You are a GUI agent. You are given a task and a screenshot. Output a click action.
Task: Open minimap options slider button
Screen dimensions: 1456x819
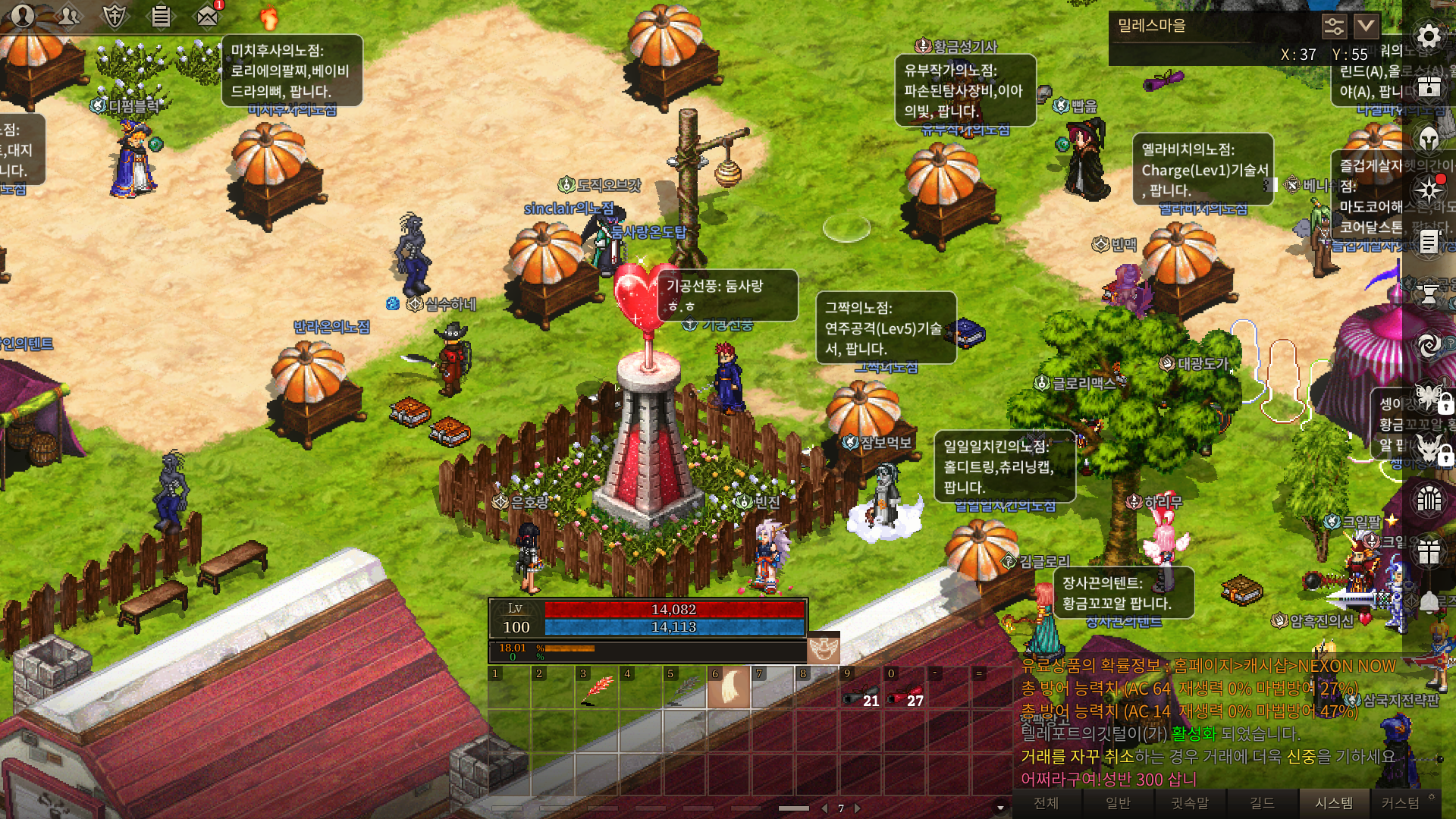pyautogui.click(x=1334, y=27)
